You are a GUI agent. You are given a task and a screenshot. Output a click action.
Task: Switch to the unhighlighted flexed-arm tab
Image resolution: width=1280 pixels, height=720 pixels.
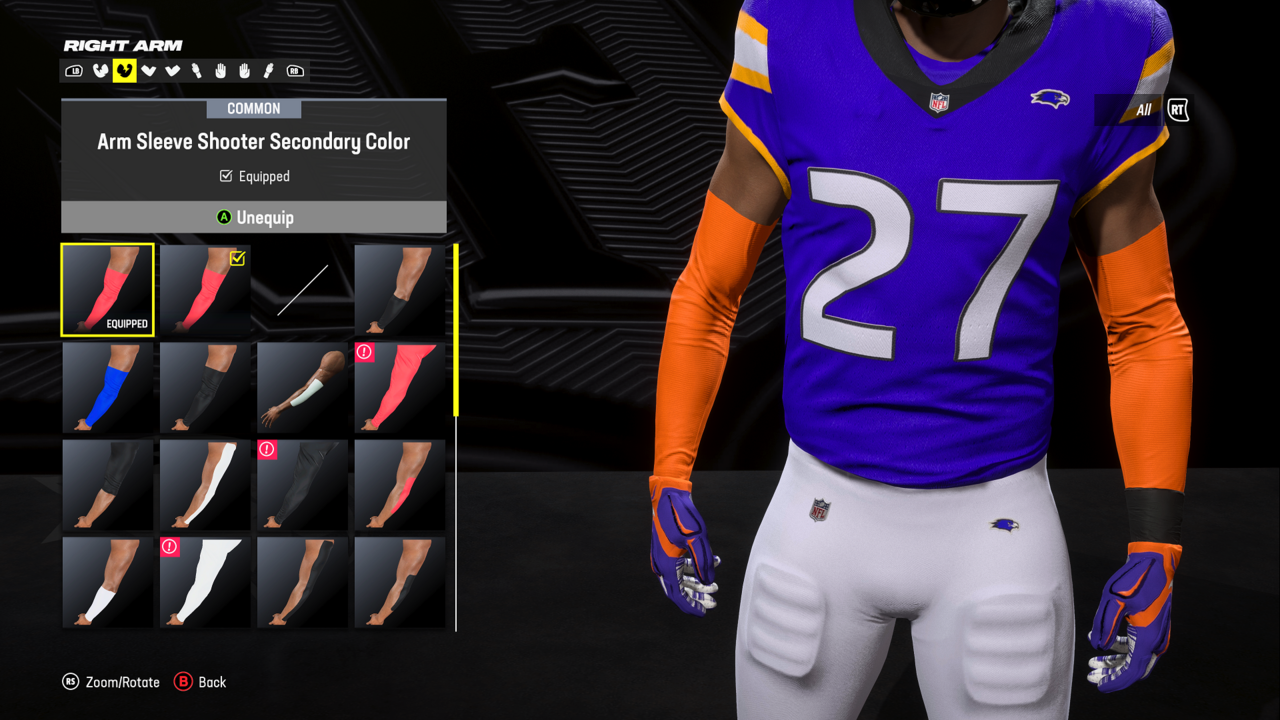pyautogui.click(x=100, y=70)
